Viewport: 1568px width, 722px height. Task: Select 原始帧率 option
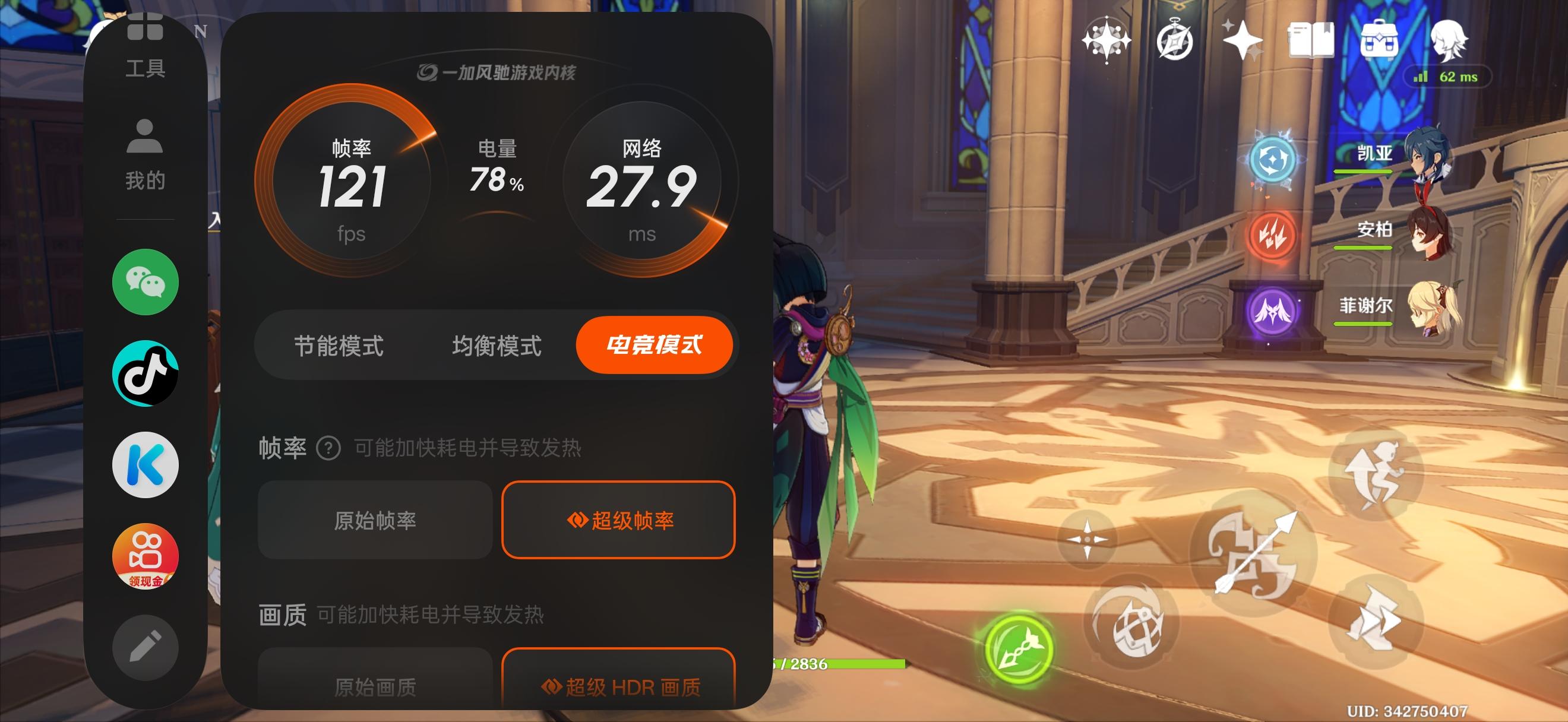(374, 520)
